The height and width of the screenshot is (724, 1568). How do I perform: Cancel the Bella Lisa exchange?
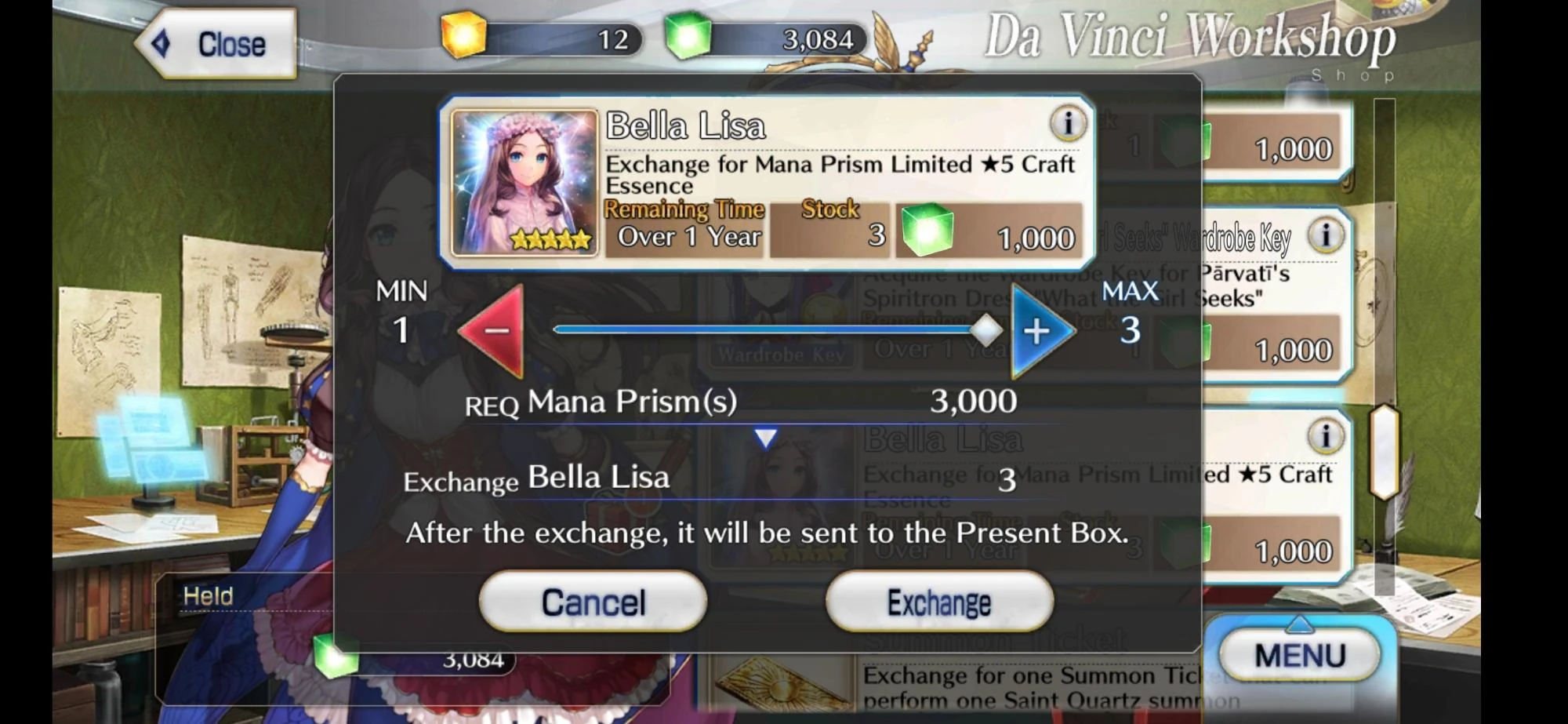click(x=592, y=601)
